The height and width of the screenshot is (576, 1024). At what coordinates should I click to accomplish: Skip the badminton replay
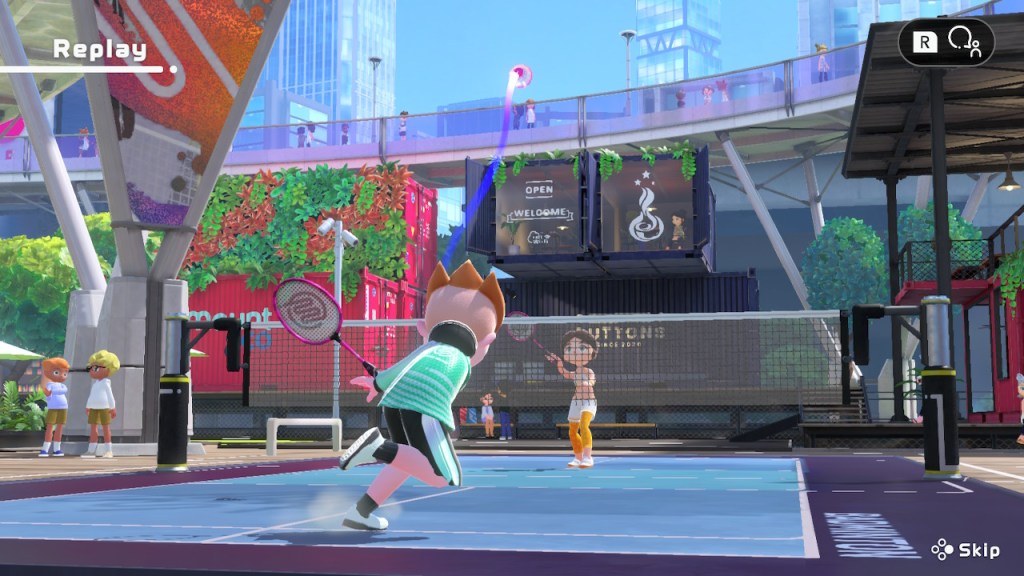click(x=966, y=549)
